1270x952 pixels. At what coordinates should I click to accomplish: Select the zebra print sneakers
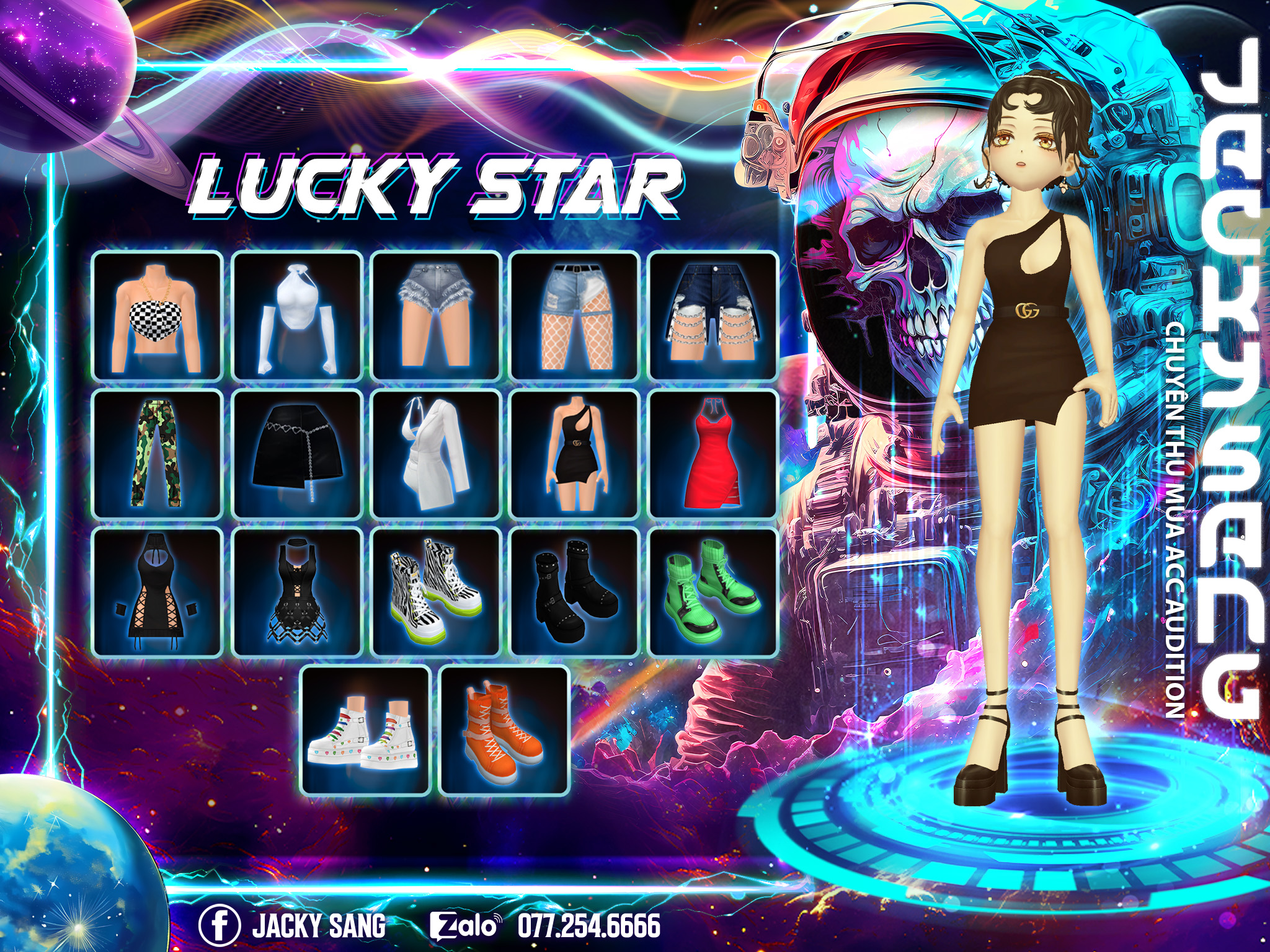436,593
